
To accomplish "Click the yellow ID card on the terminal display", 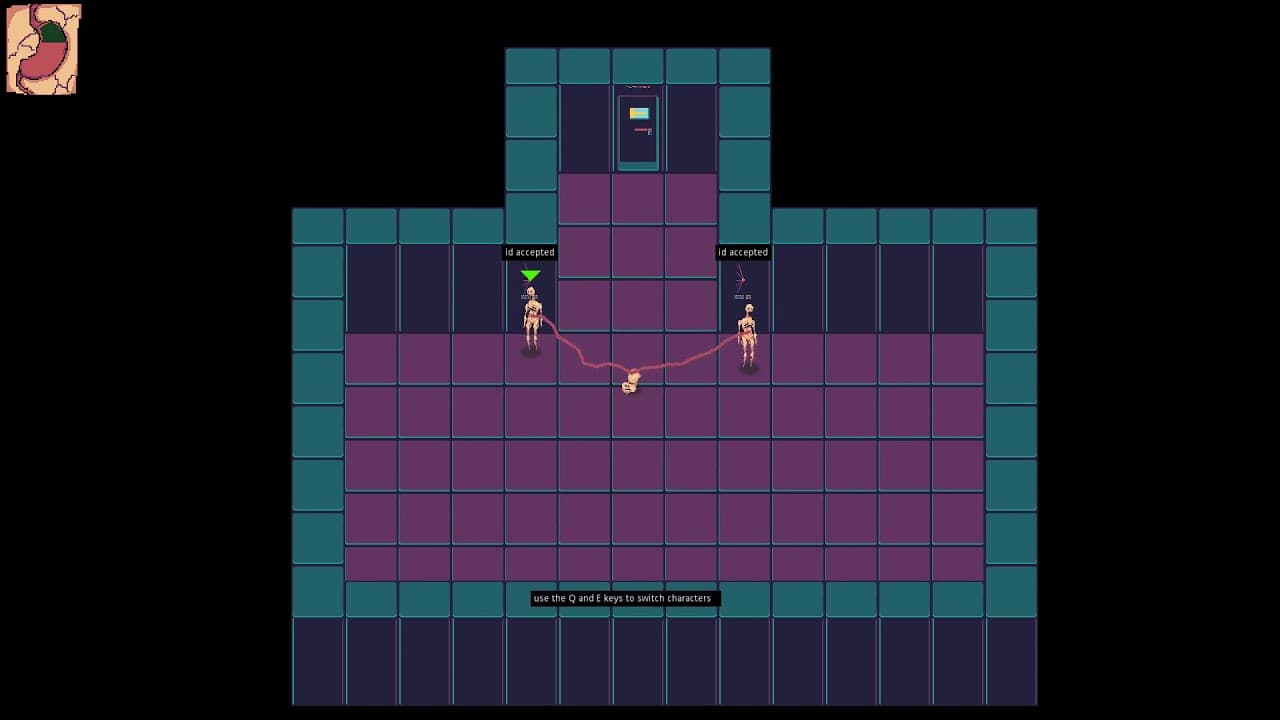I will (x=639, y=113).
